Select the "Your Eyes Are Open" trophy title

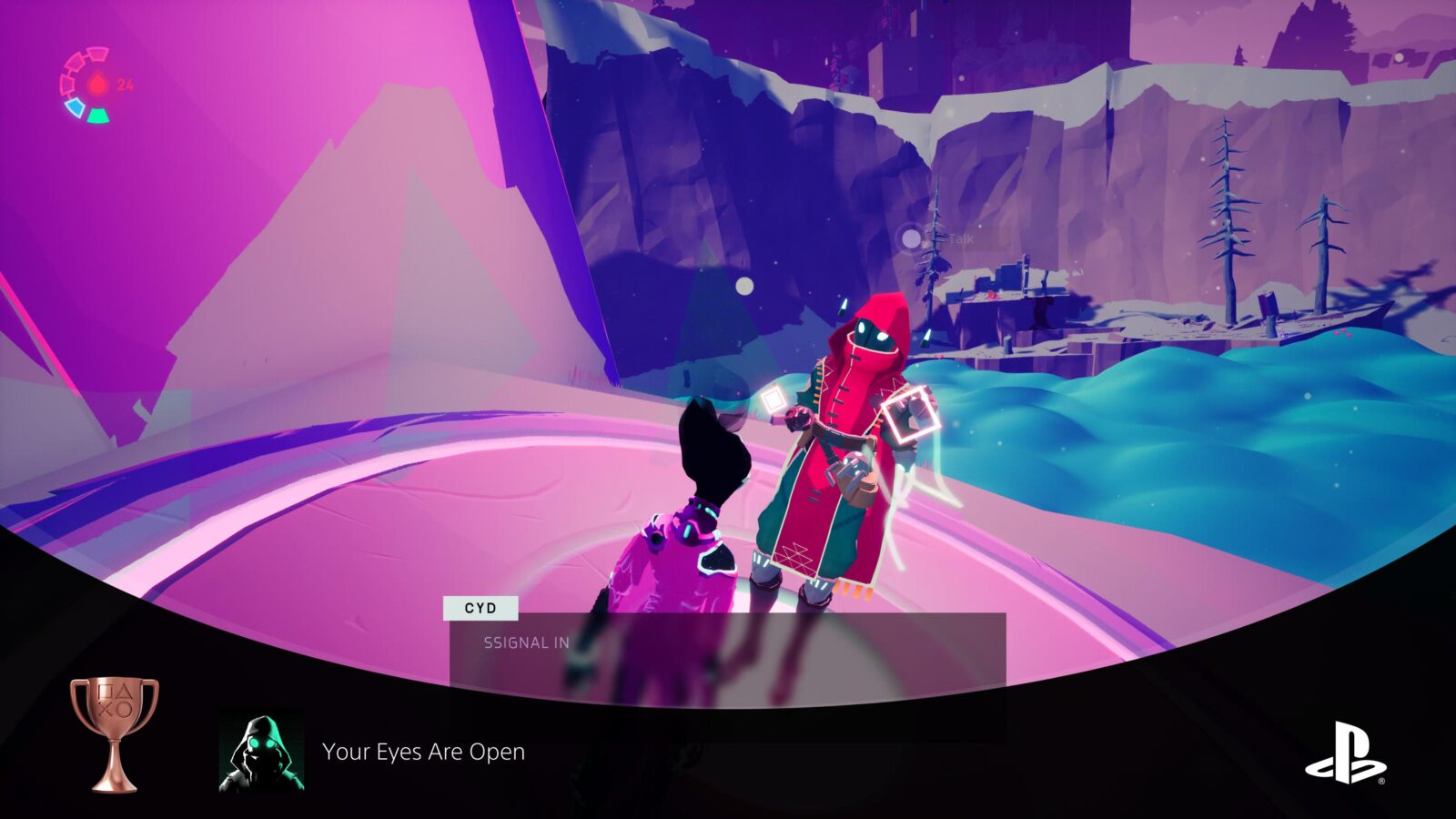pos(423,752)
